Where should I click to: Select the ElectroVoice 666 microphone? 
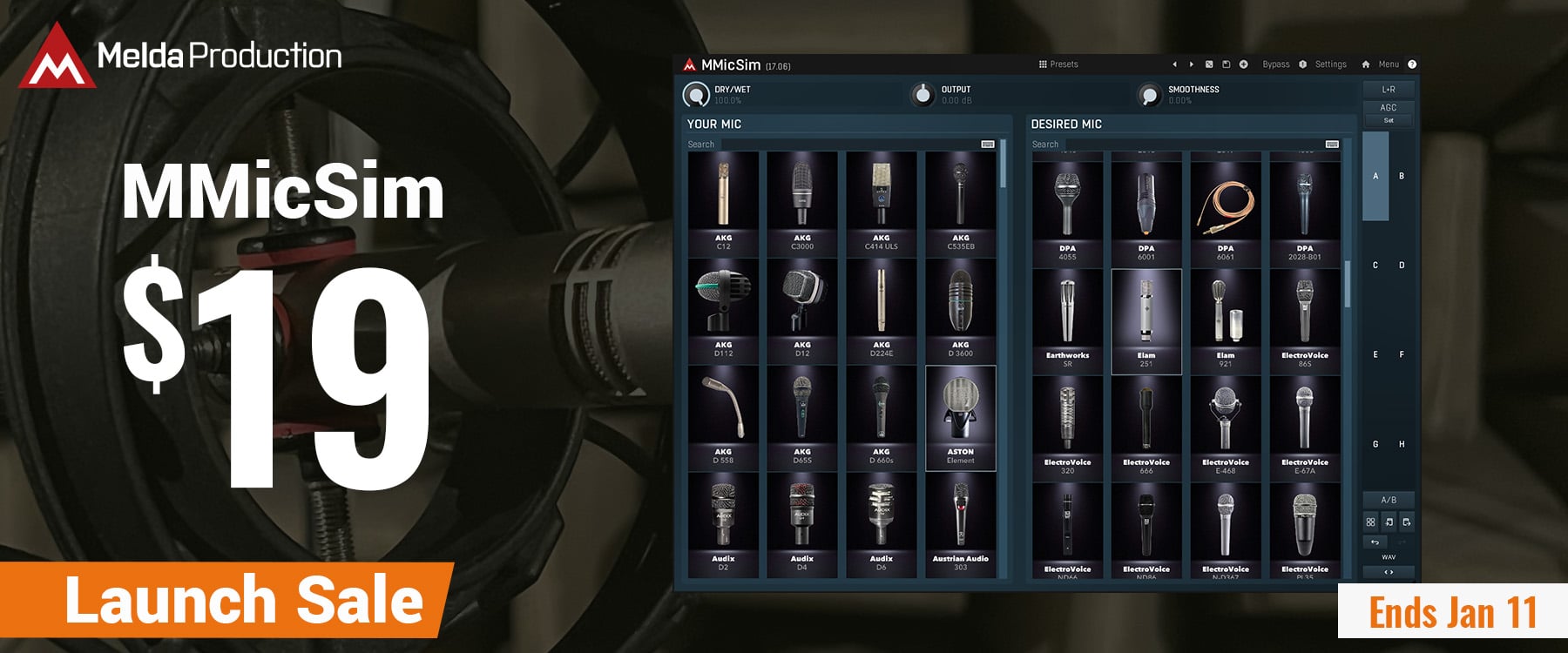point(1146,427)
